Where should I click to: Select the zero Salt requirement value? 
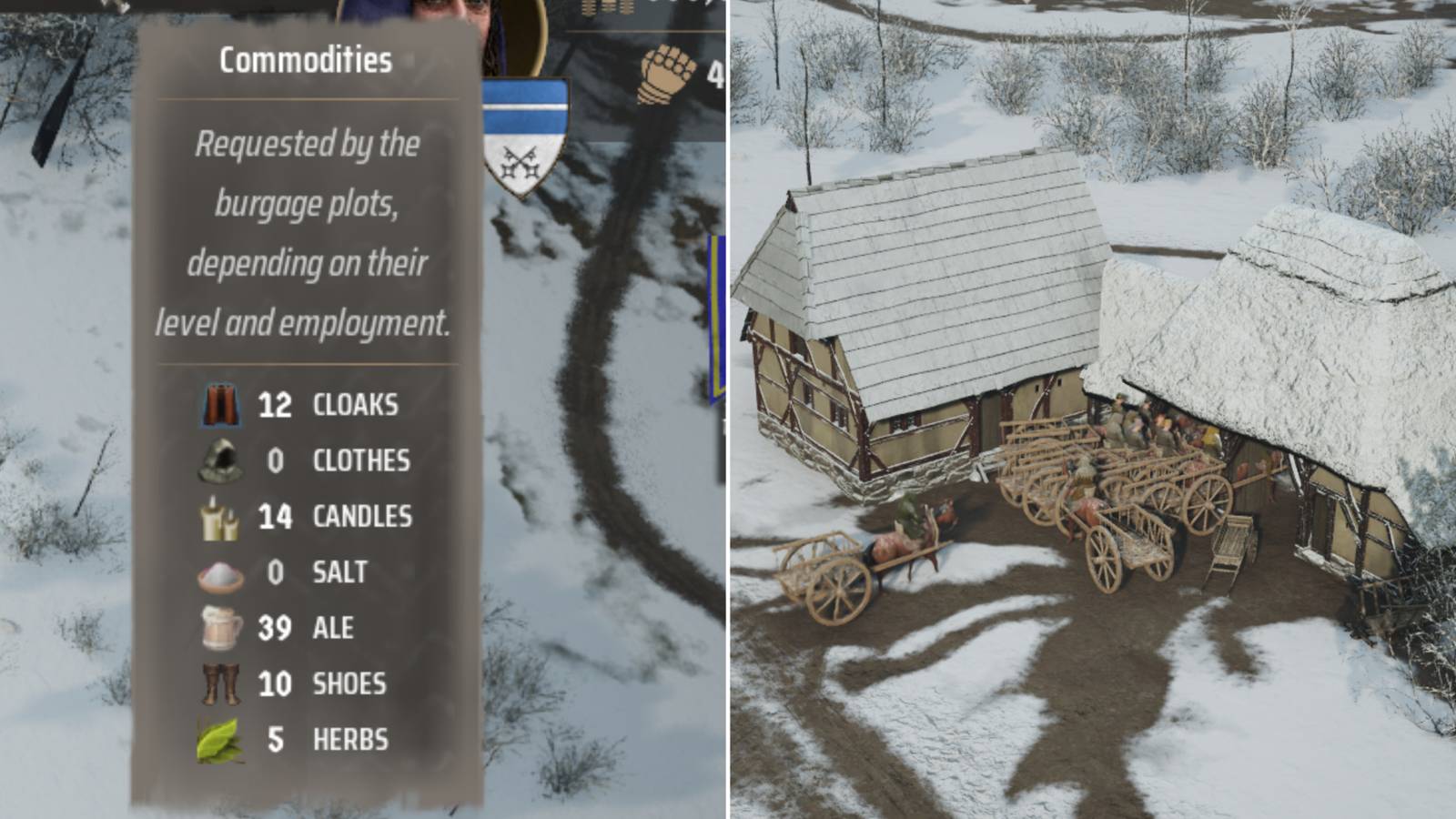click(278, 572)
